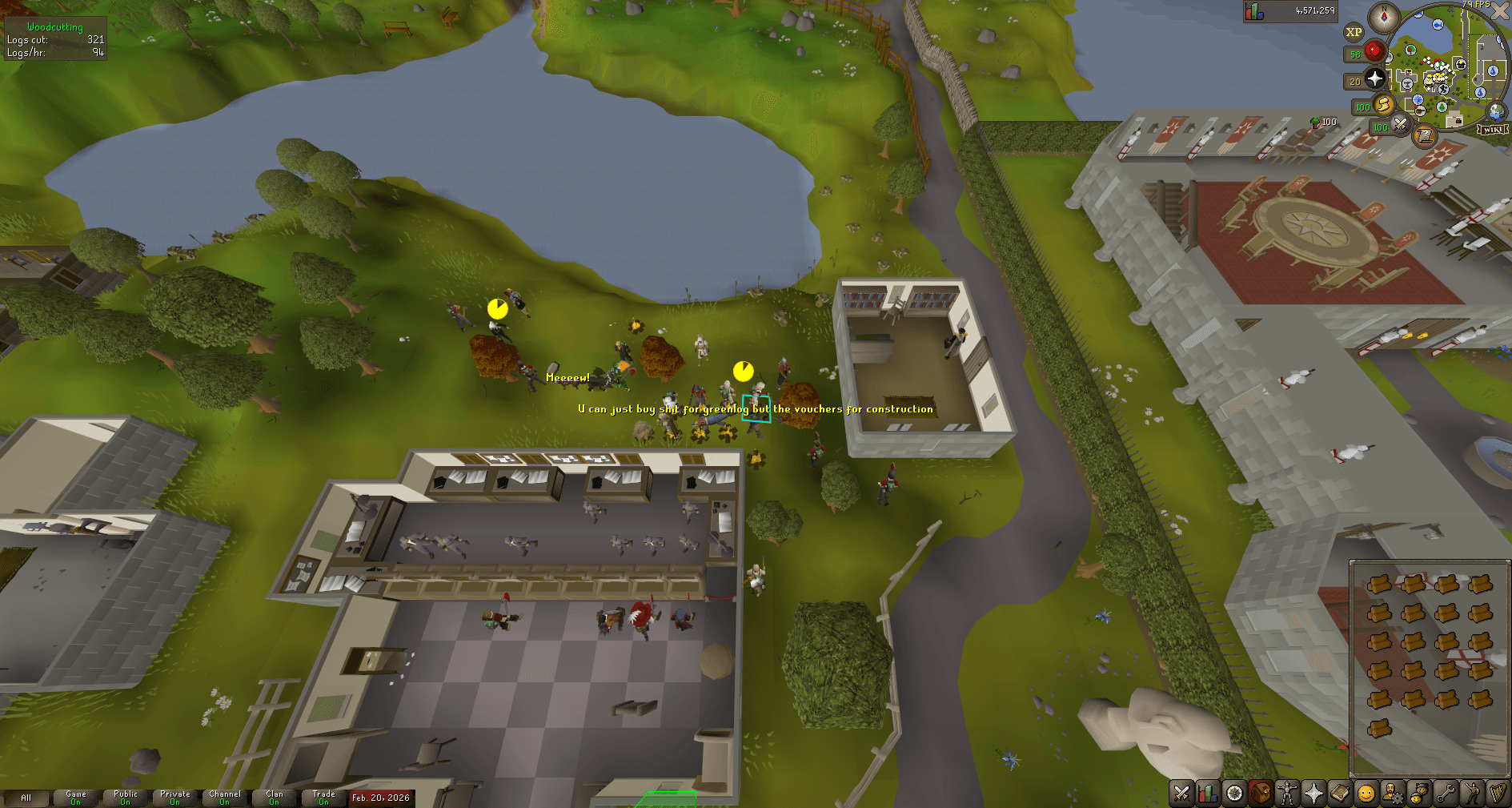Toggle Trade chat on or off
This screenshot has height=808, width=1512.
pyautogui.click(x=323, y=798)
